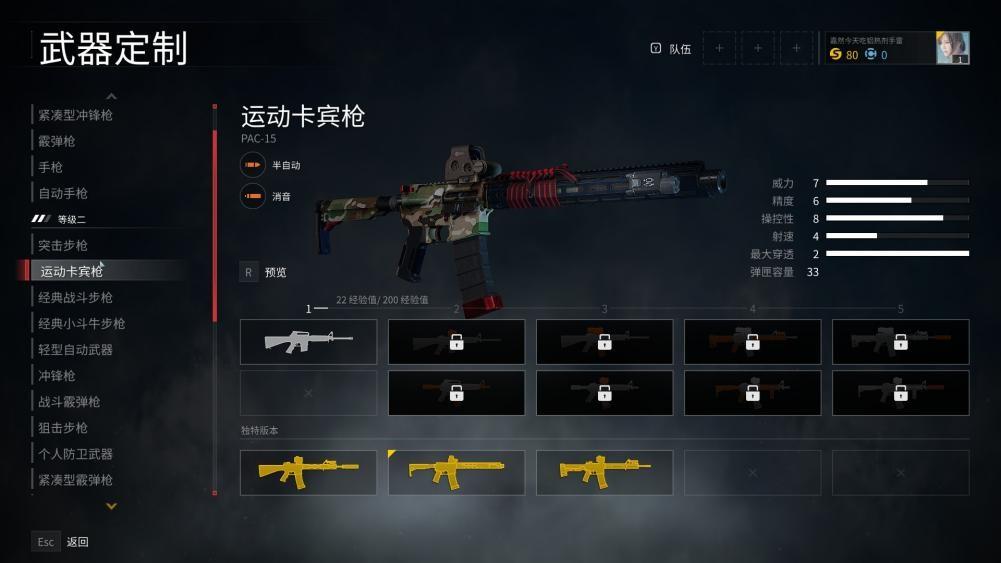Open the player profile avatar
1001x563 pixels.
click(952, 48)
